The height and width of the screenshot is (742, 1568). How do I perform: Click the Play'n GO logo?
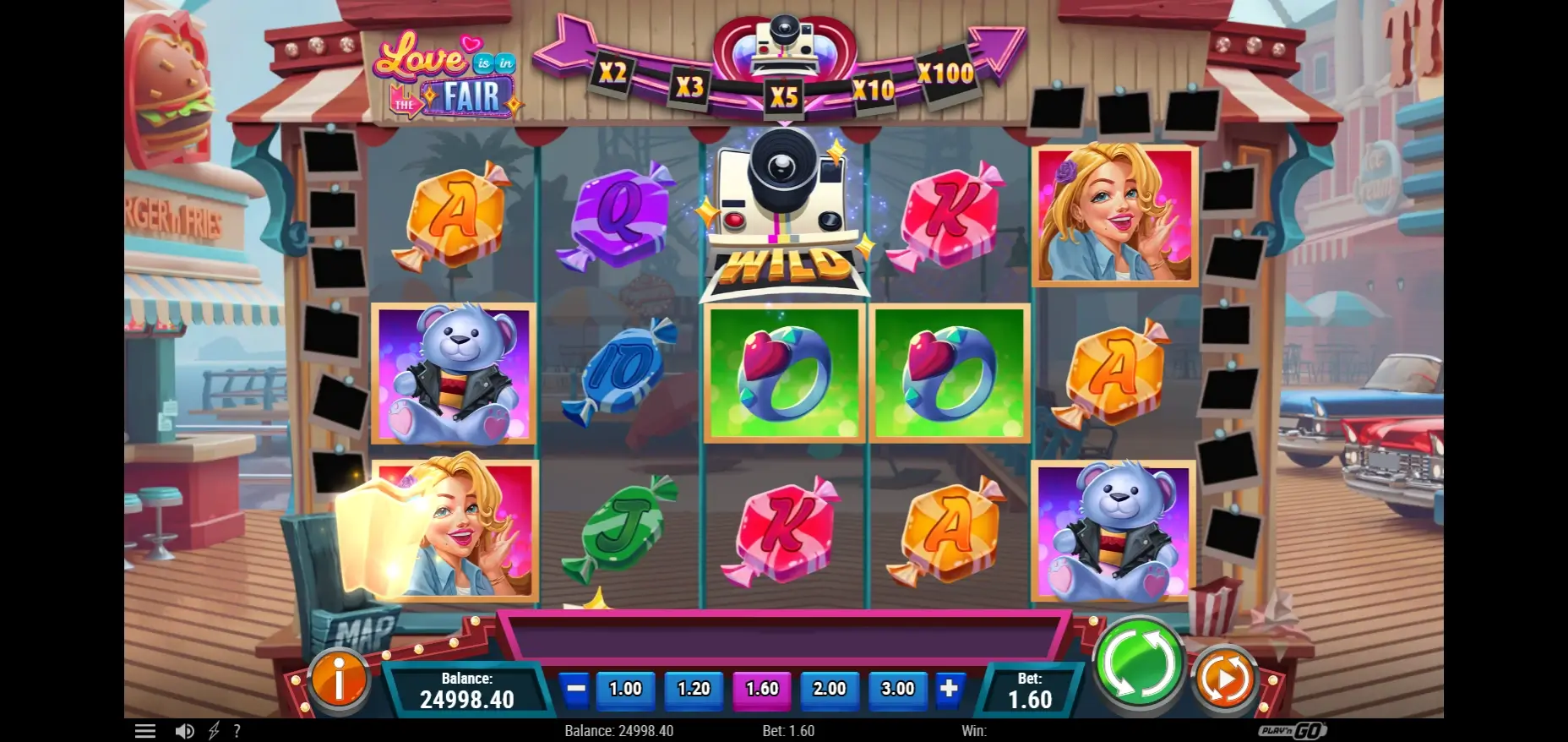click(x=1293, y=730)
